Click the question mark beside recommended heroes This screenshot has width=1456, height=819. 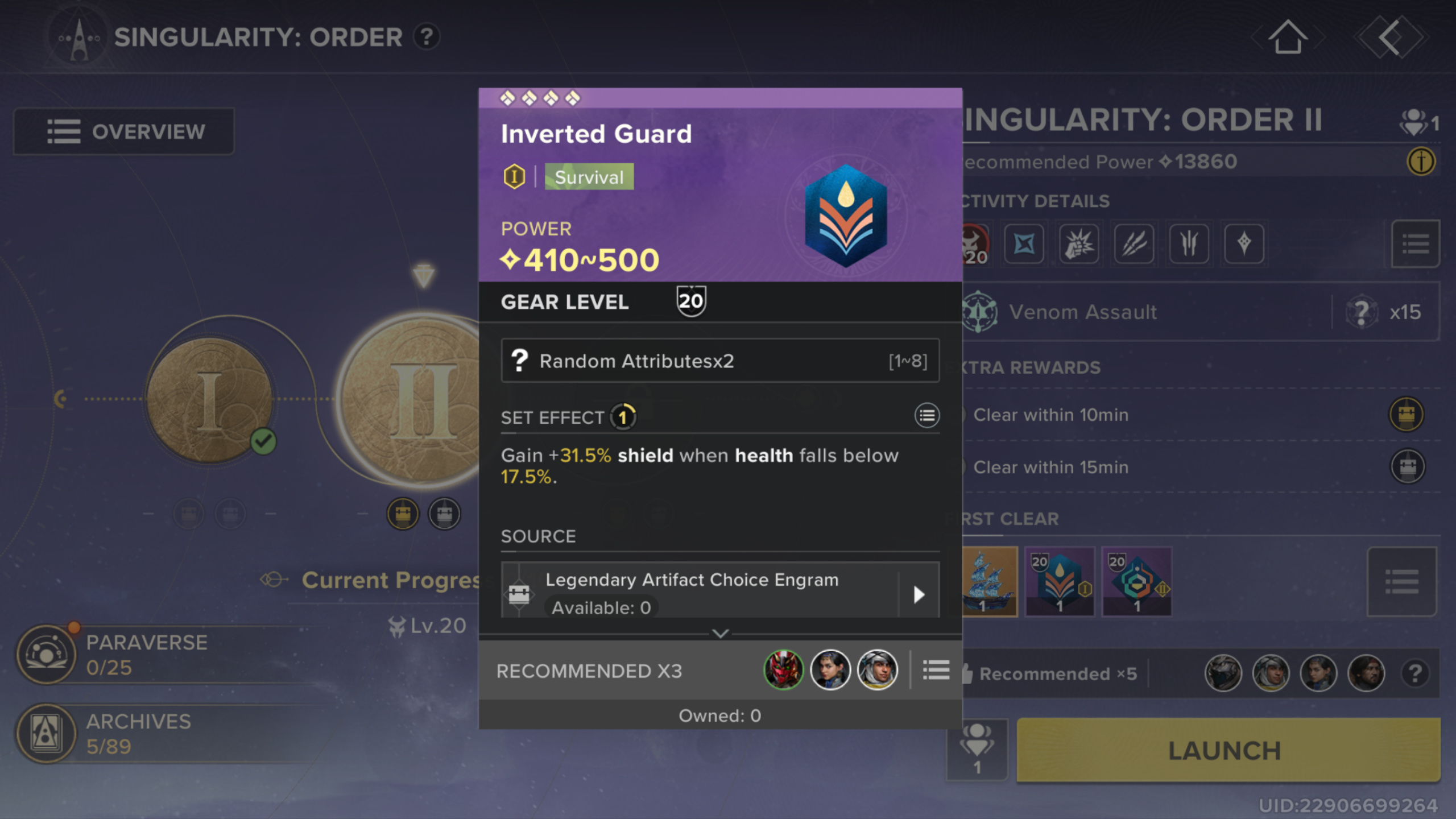[x=1415, y=674]
